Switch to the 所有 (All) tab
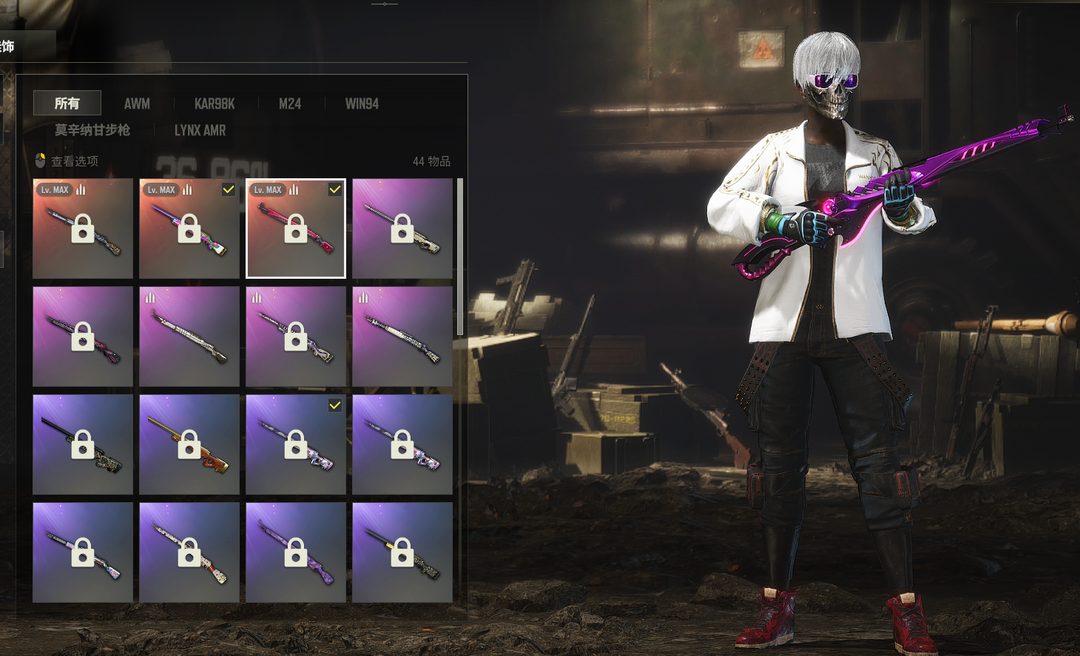1080x656 pixels. [x=67, y=103]
